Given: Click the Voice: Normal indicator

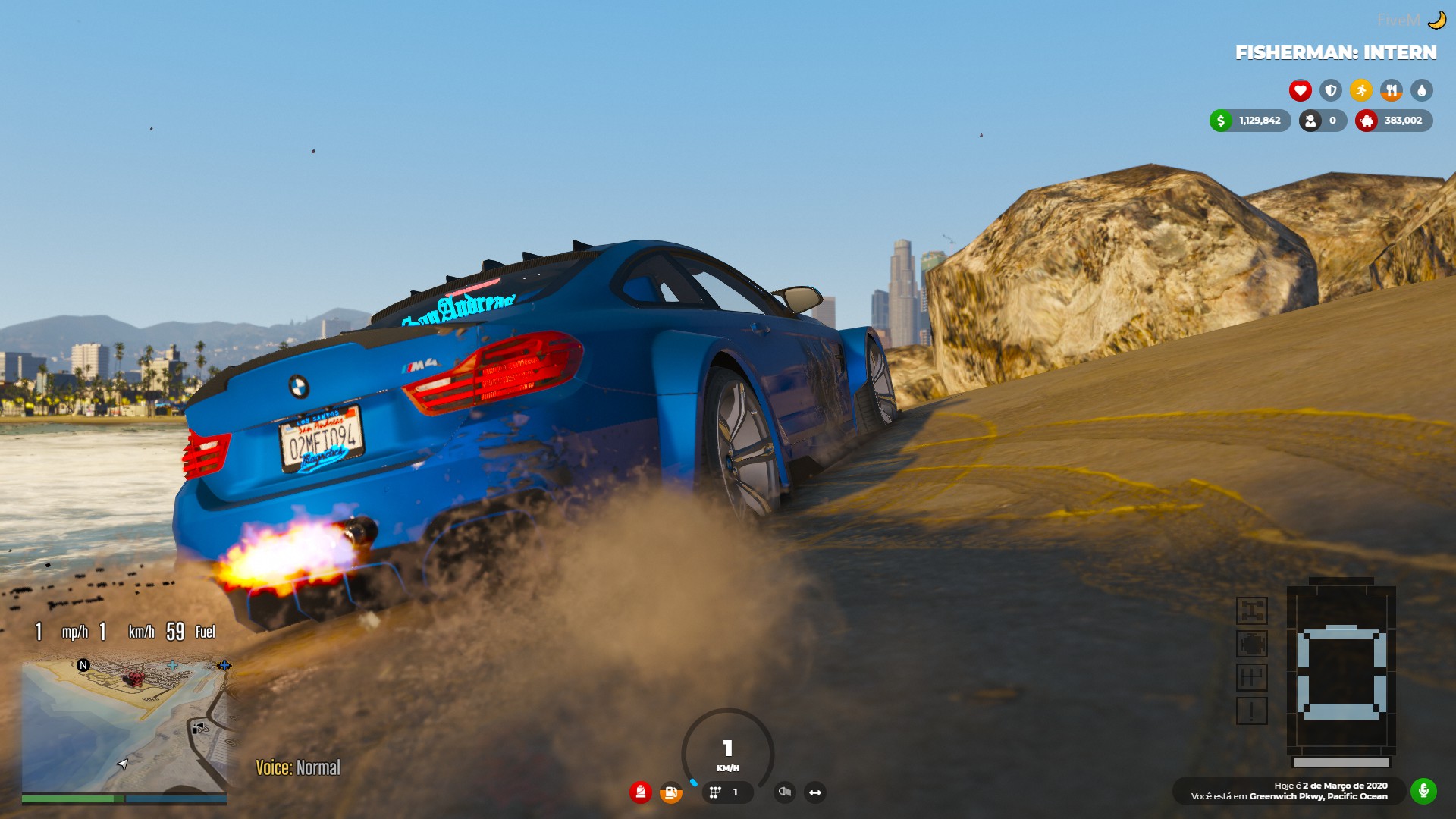Looking at the screenshot, I should pos(298,767).
